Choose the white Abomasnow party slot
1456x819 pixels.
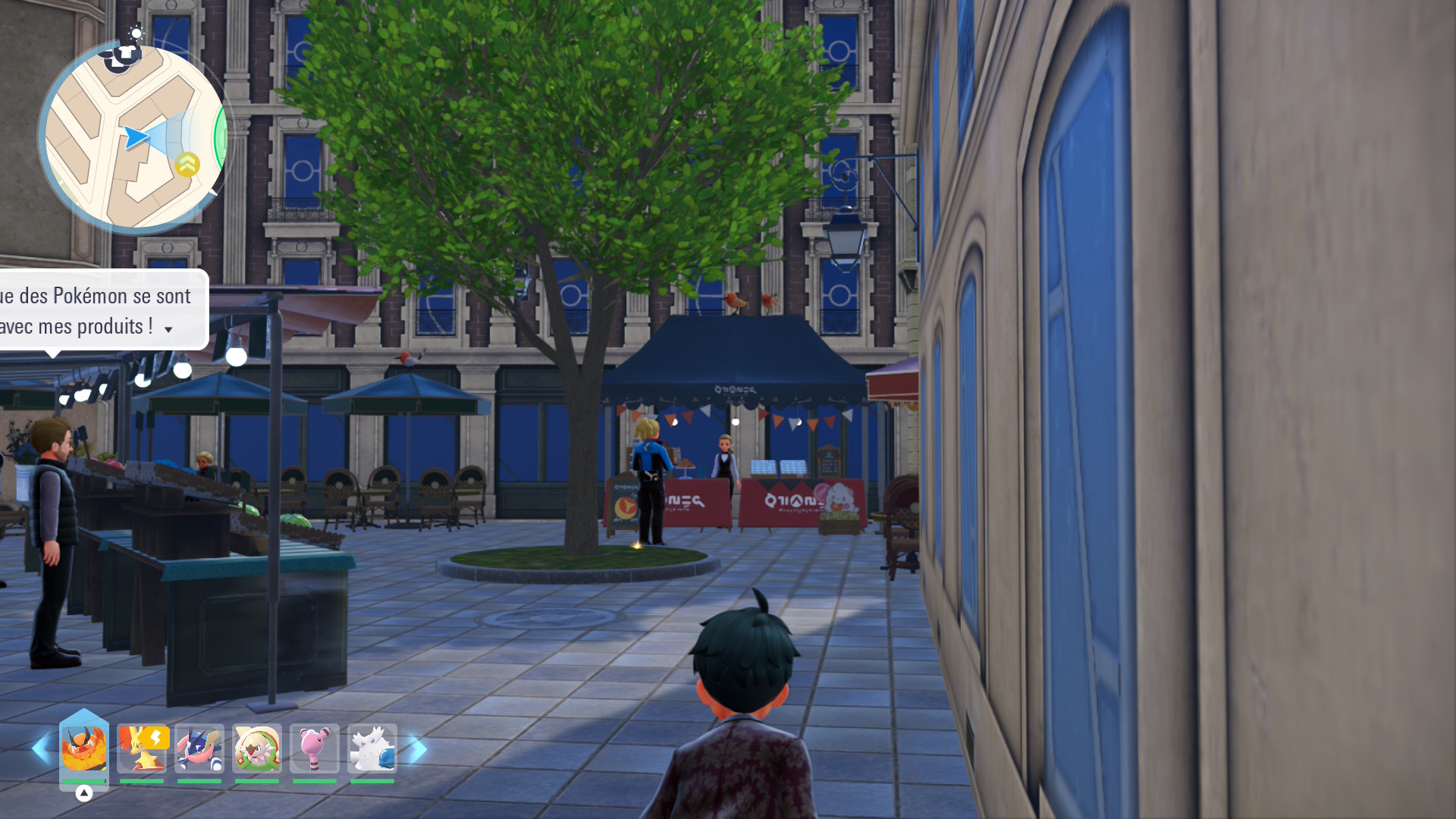pyautogui.click(x=372, y=748)
